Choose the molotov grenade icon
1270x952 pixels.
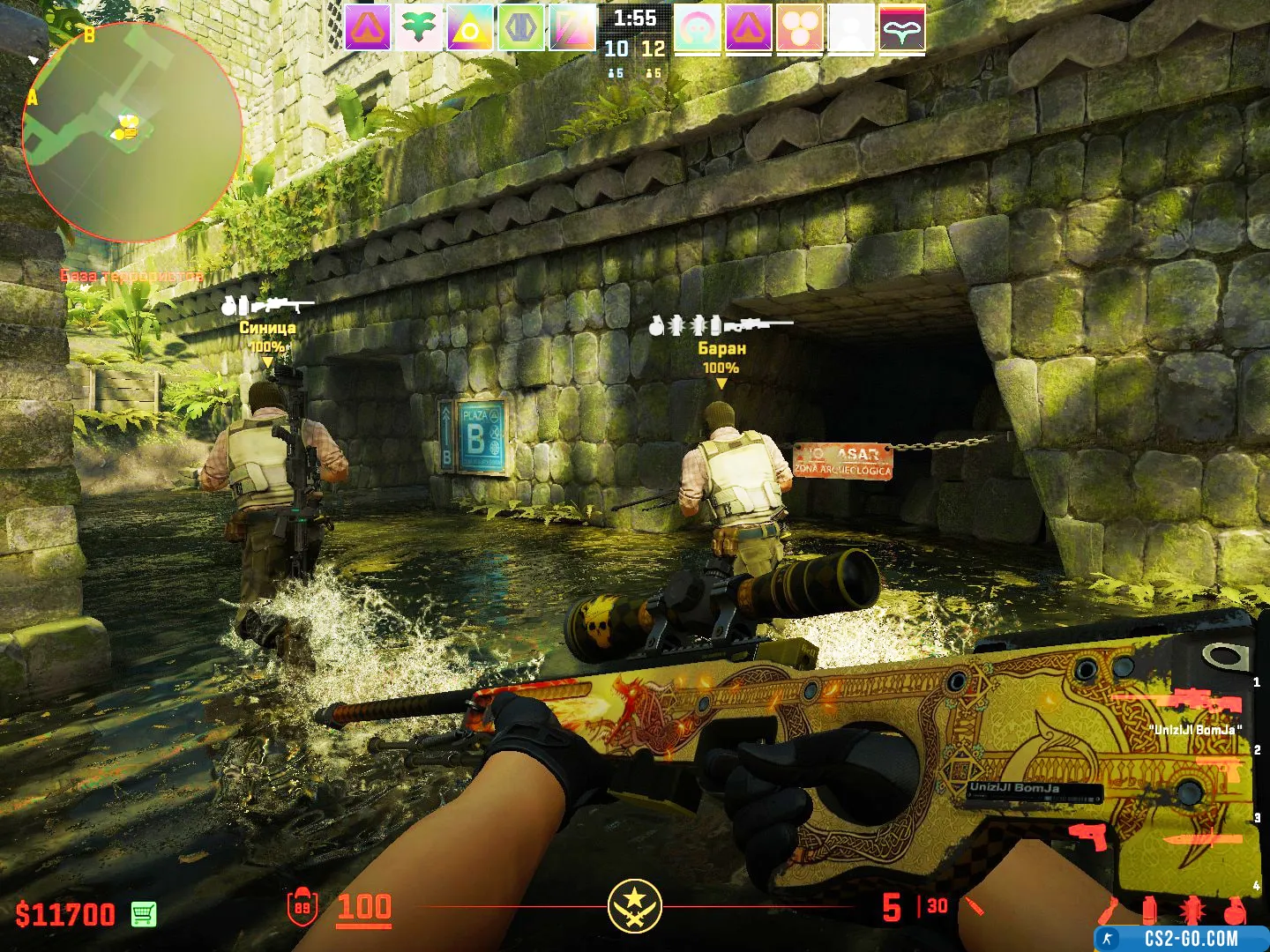click(x=1109, y=910)
